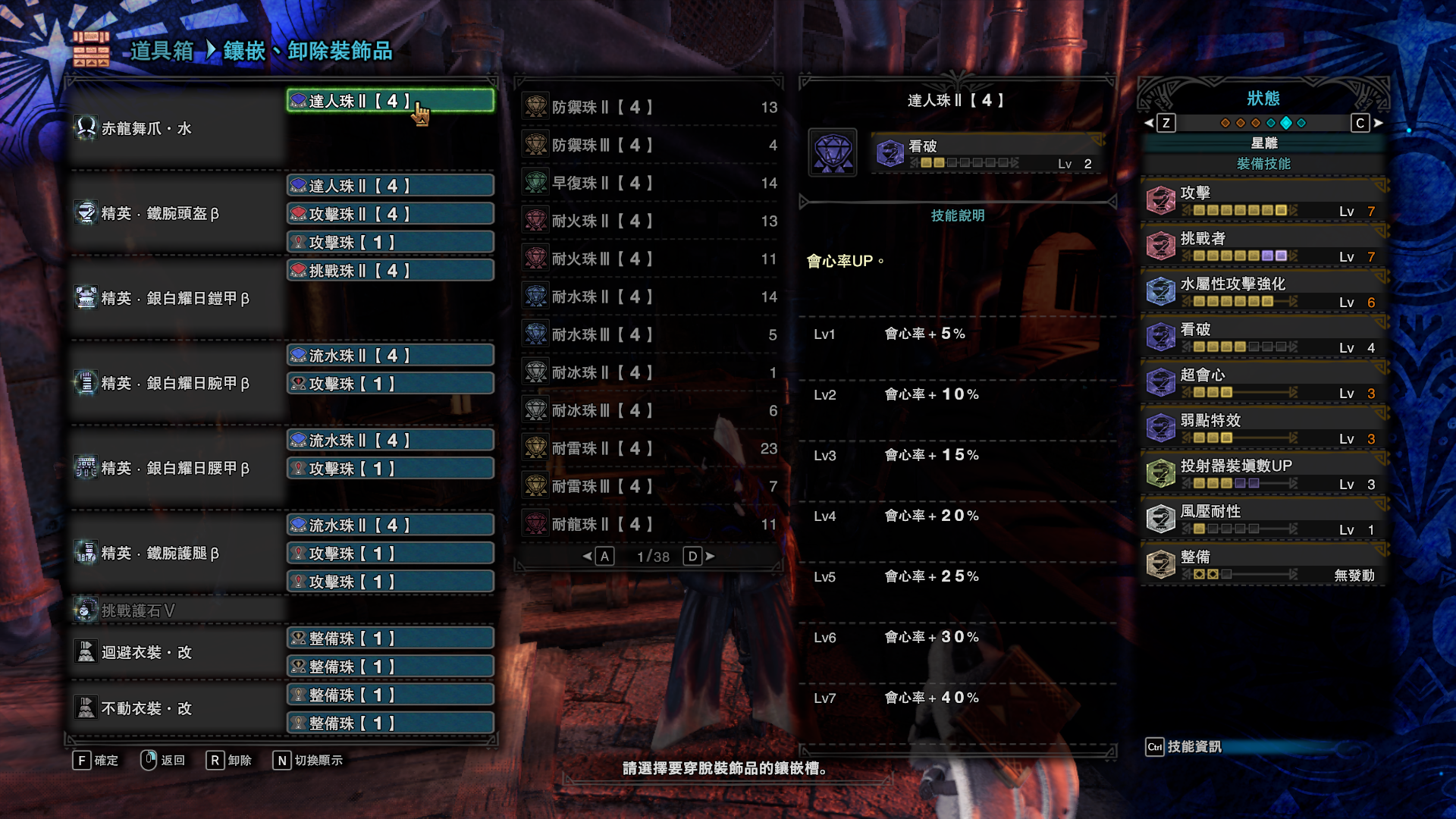Select 流水珠Ⅱ slot on 鐵腕護腿β
This screenshot has height=819, width=1456.
click(x=390, y=526)
